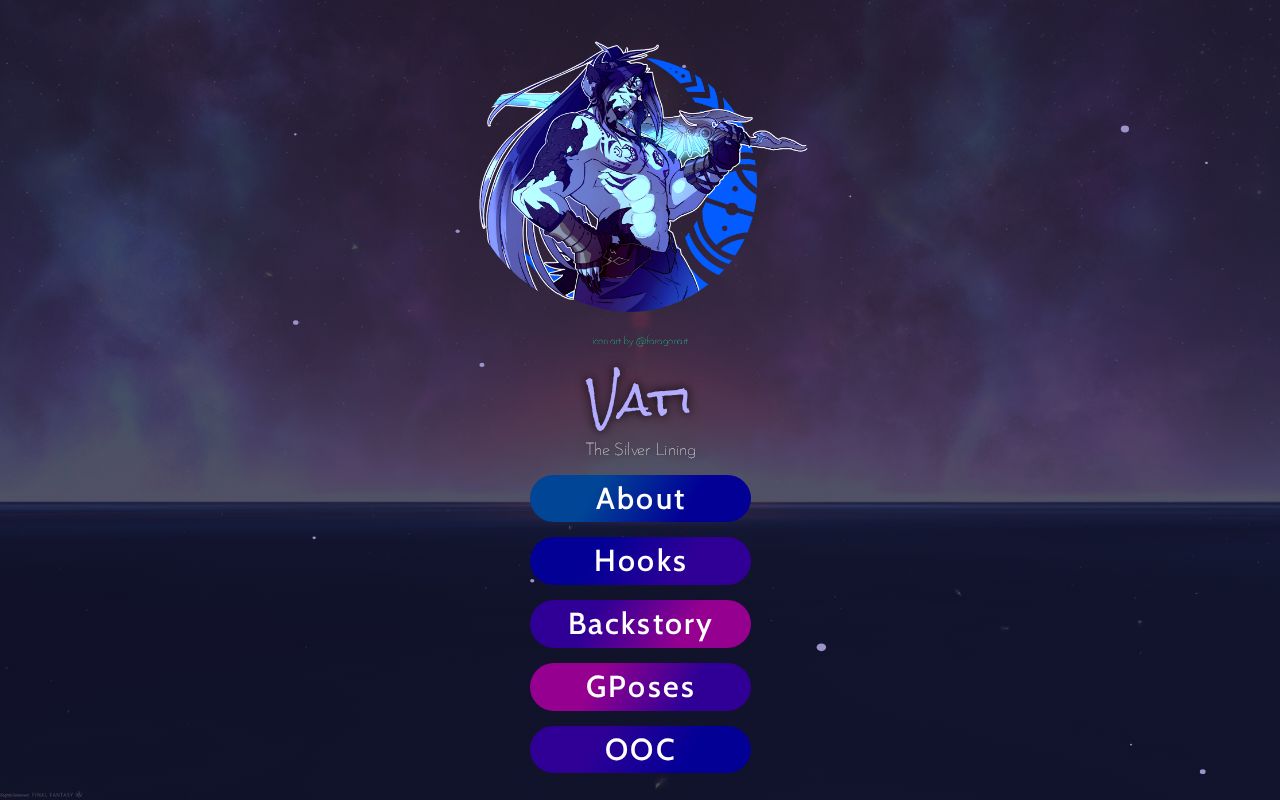Viewport: 1280px width, 800px height.
Task: Click the pink Backstory gradient button
Action: (640, 623)
